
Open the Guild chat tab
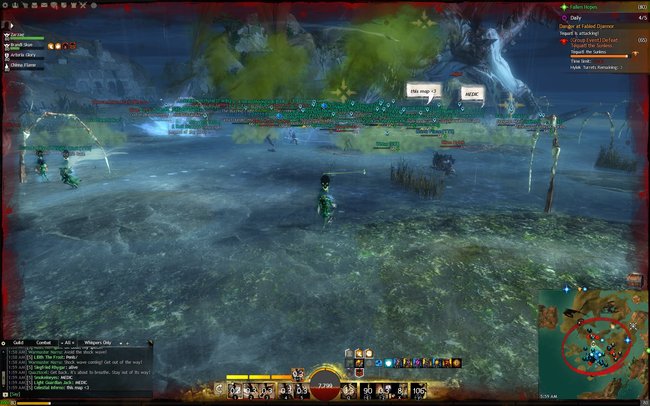coord(18,342)
